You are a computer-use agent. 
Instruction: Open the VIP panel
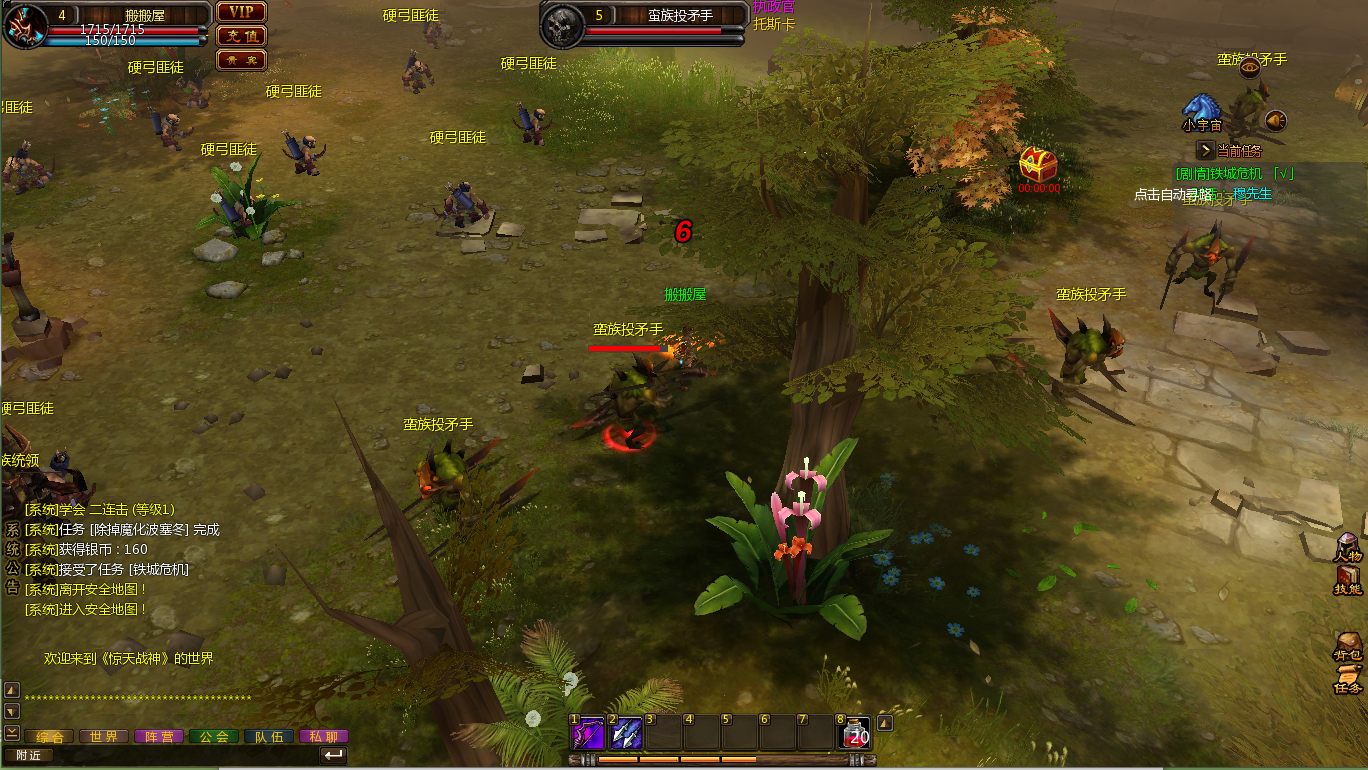241,12
